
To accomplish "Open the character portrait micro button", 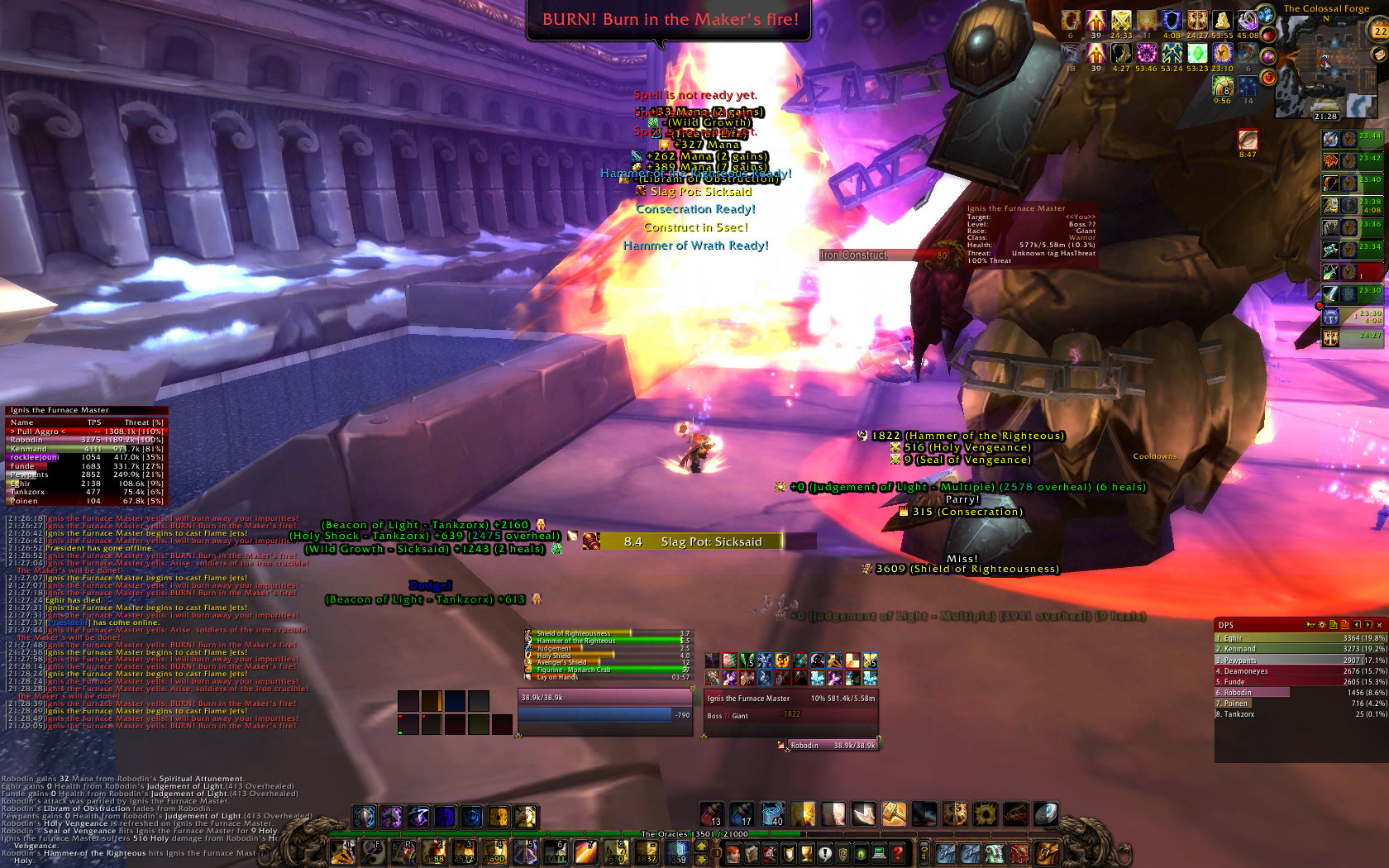I will point(733,853).
